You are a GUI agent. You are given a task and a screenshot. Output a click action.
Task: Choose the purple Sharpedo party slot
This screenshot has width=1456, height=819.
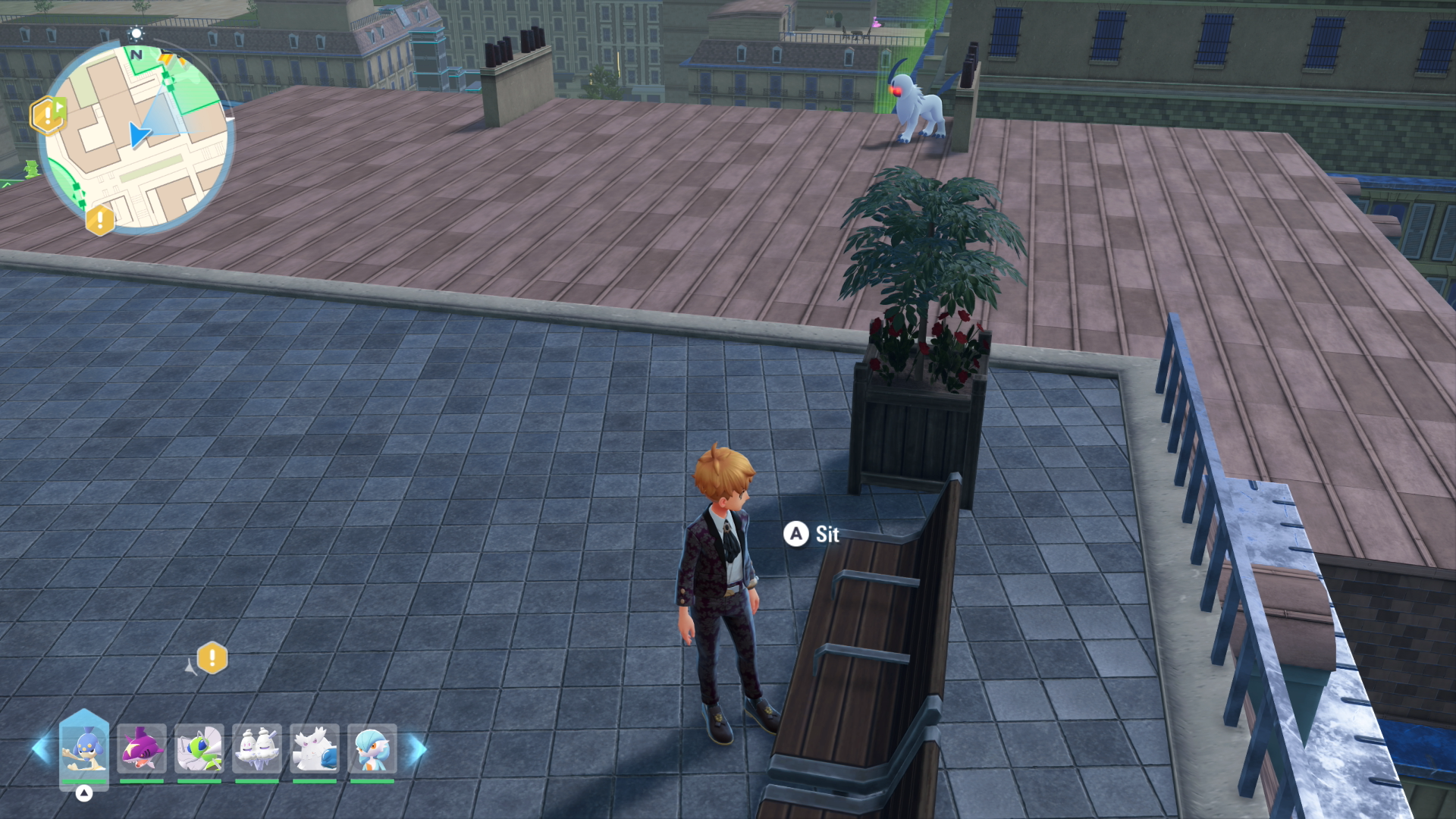coord(142,748)
